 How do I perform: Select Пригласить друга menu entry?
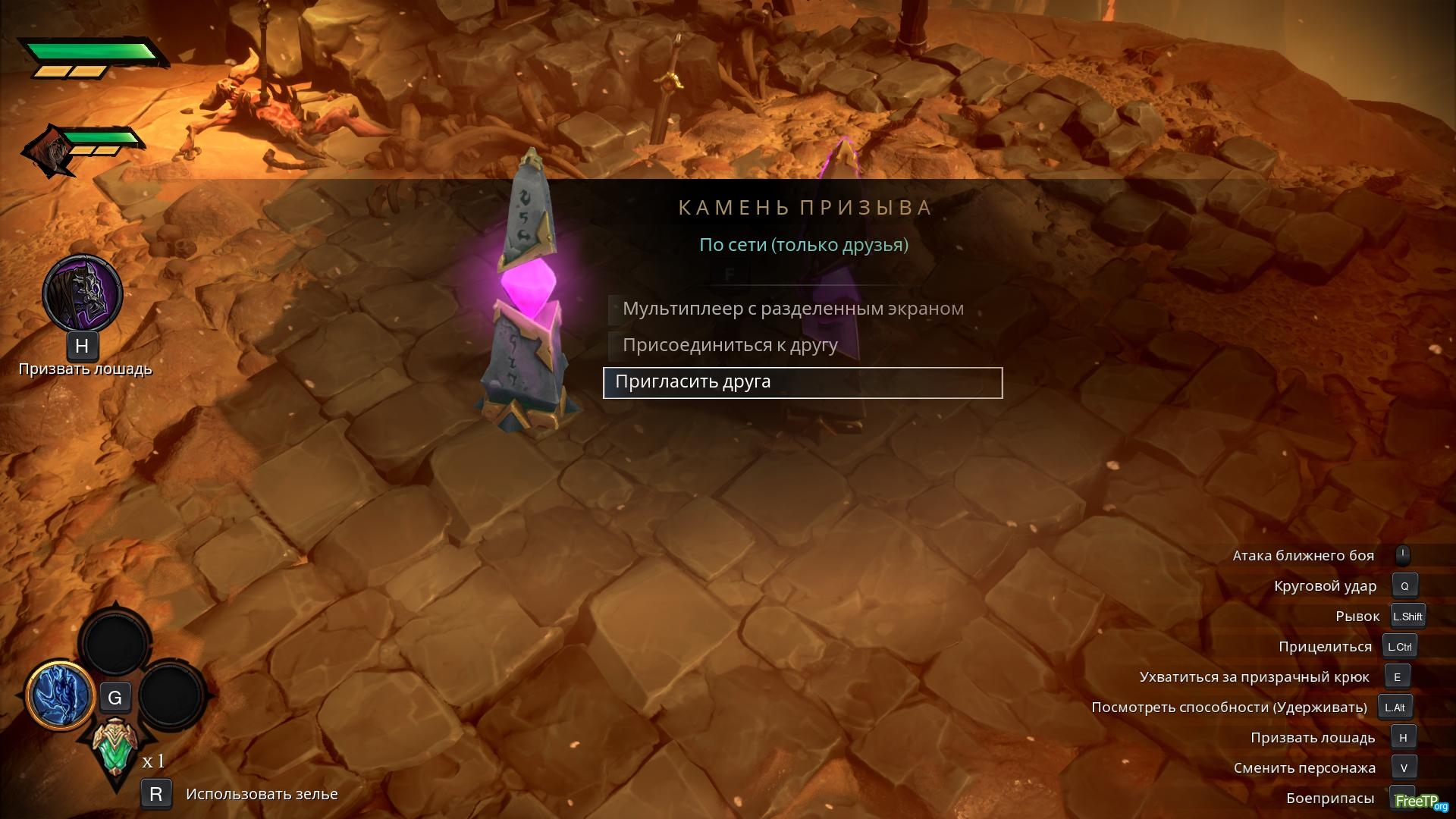[802, 382]
